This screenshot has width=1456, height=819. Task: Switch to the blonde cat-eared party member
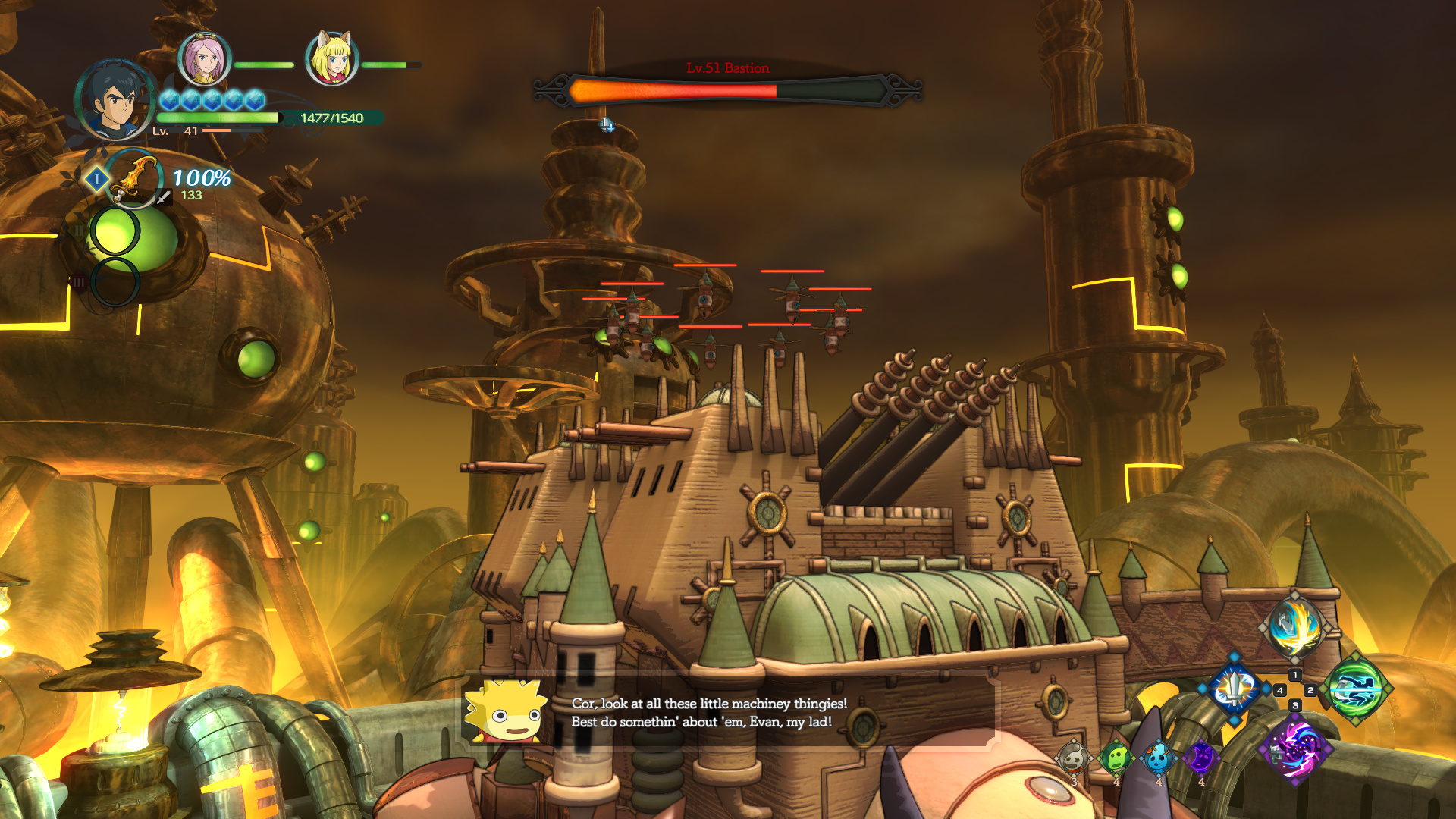pos(331,59)
